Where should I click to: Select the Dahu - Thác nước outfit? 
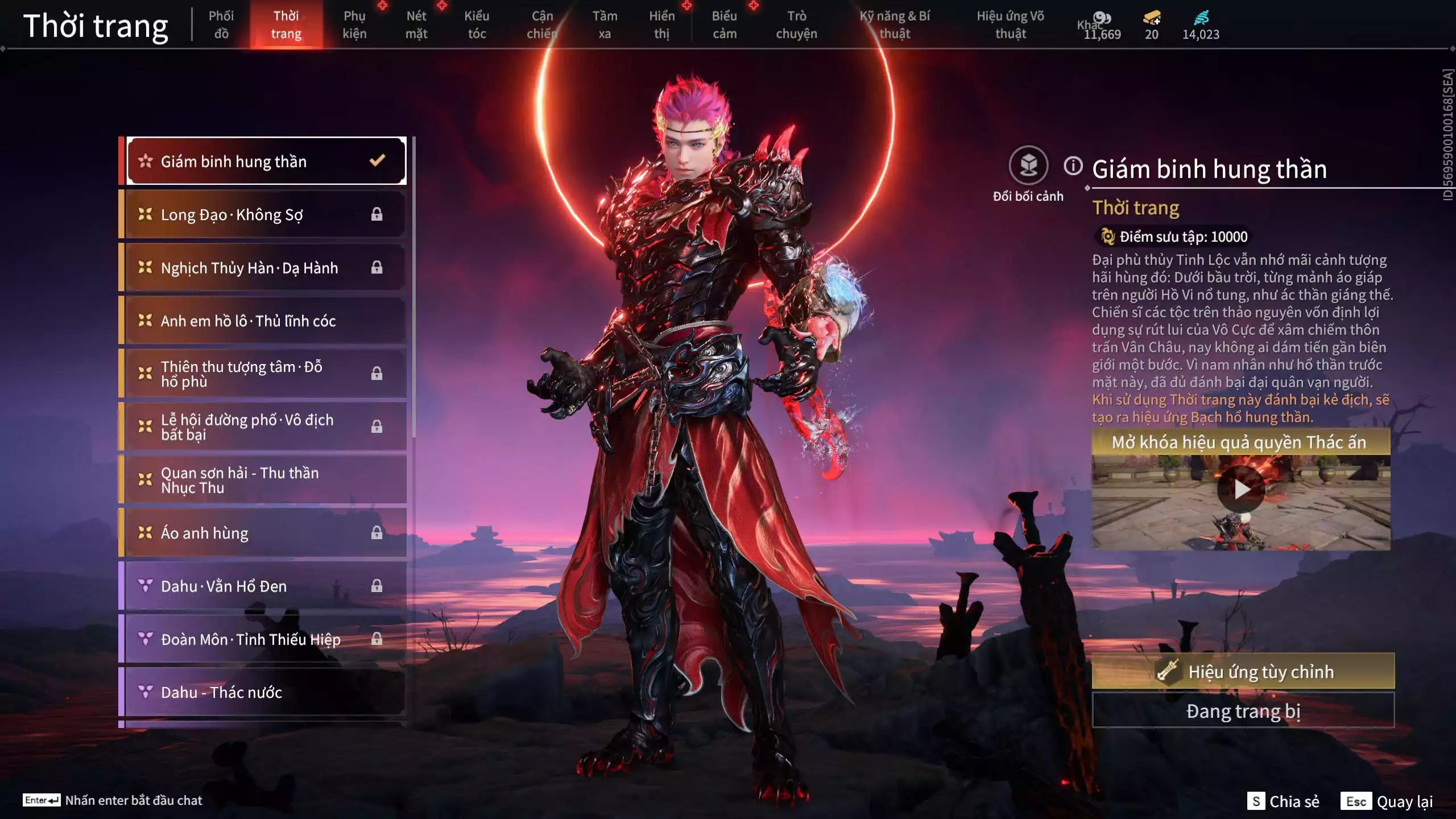(x=266, y=692)
